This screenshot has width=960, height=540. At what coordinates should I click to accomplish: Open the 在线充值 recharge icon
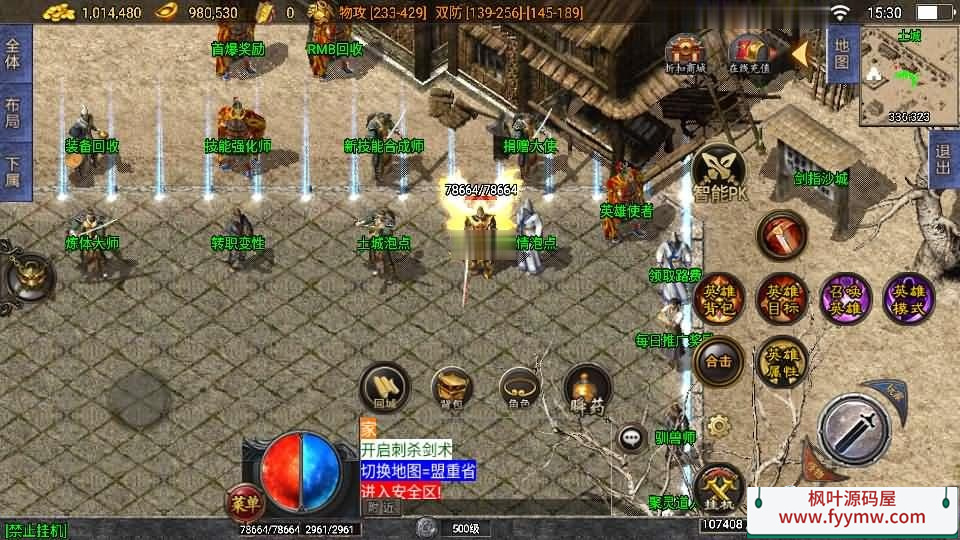pos(748,53)
